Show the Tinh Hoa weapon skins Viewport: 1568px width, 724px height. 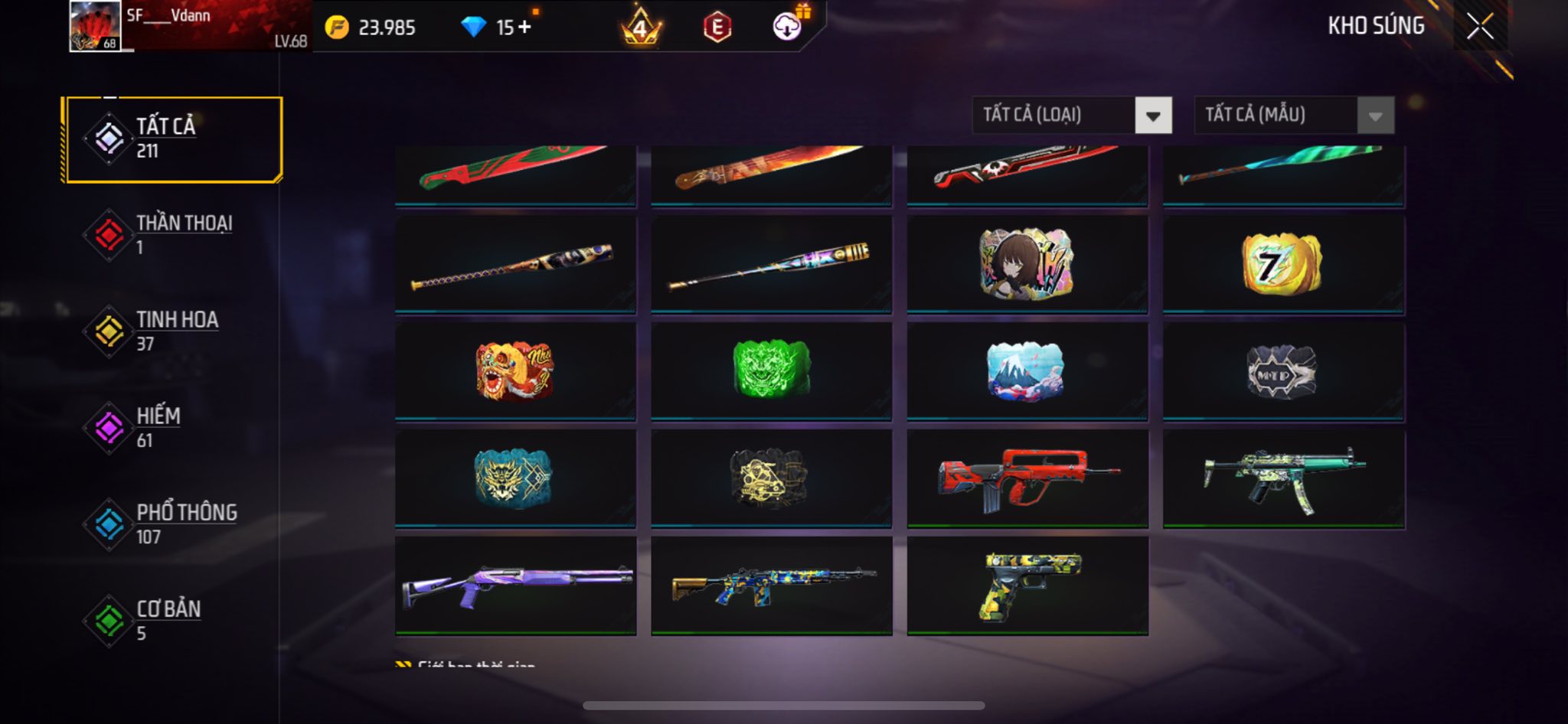click(175, 331)
